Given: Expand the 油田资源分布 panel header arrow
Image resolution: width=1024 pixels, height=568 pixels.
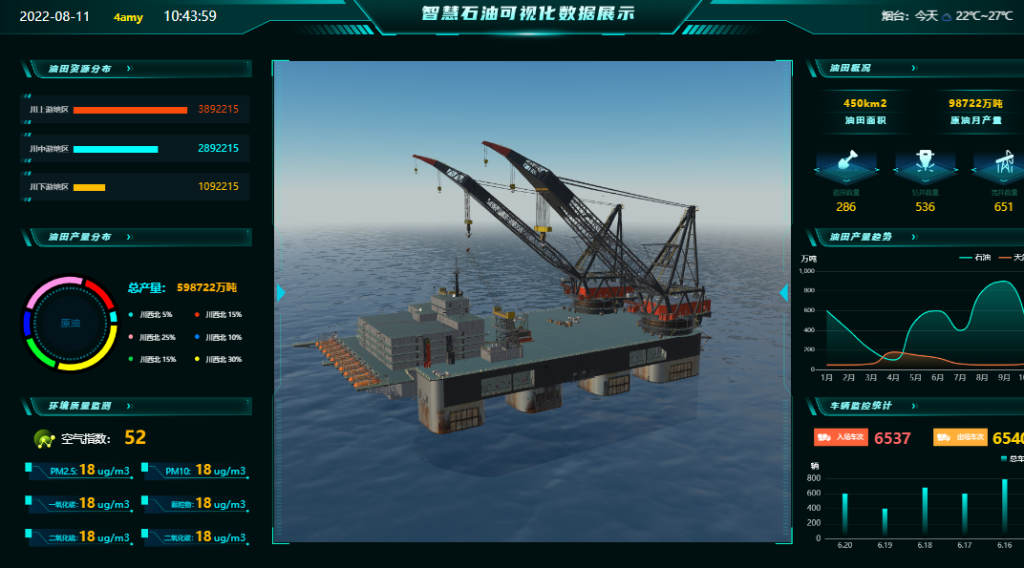Looking at the screenshot, I should pos(129,69).
